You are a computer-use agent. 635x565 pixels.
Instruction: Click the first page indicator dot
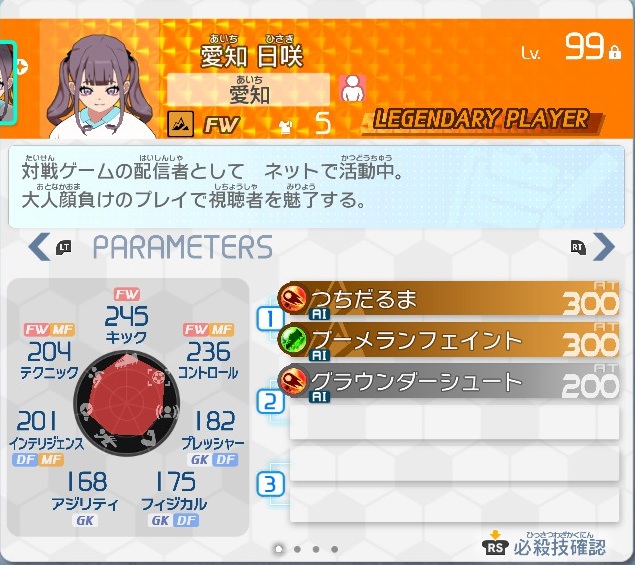click(278, 549)
